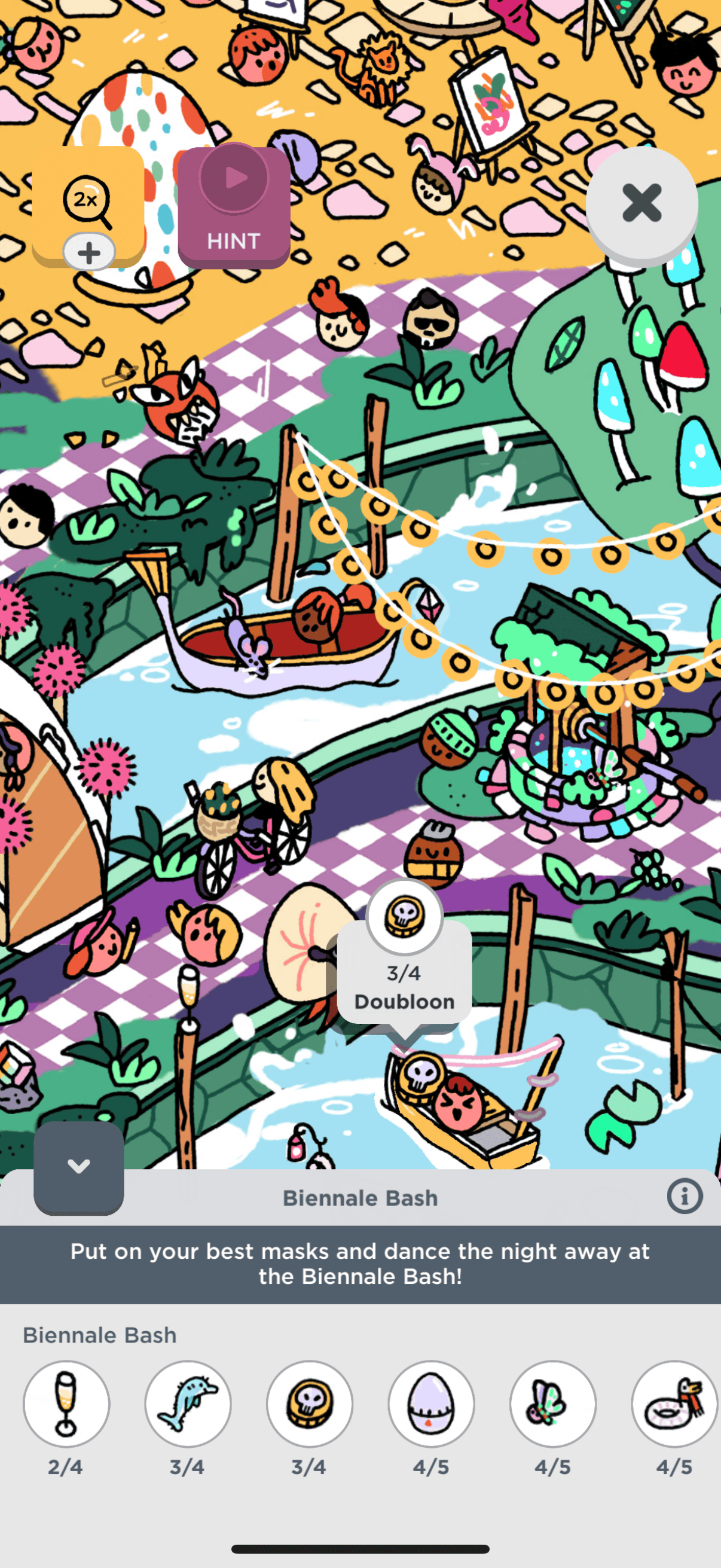Collapse the Biennale Bash item panel
The width and height of the screenshot is (721, 1568).
tap(78, 1167)
